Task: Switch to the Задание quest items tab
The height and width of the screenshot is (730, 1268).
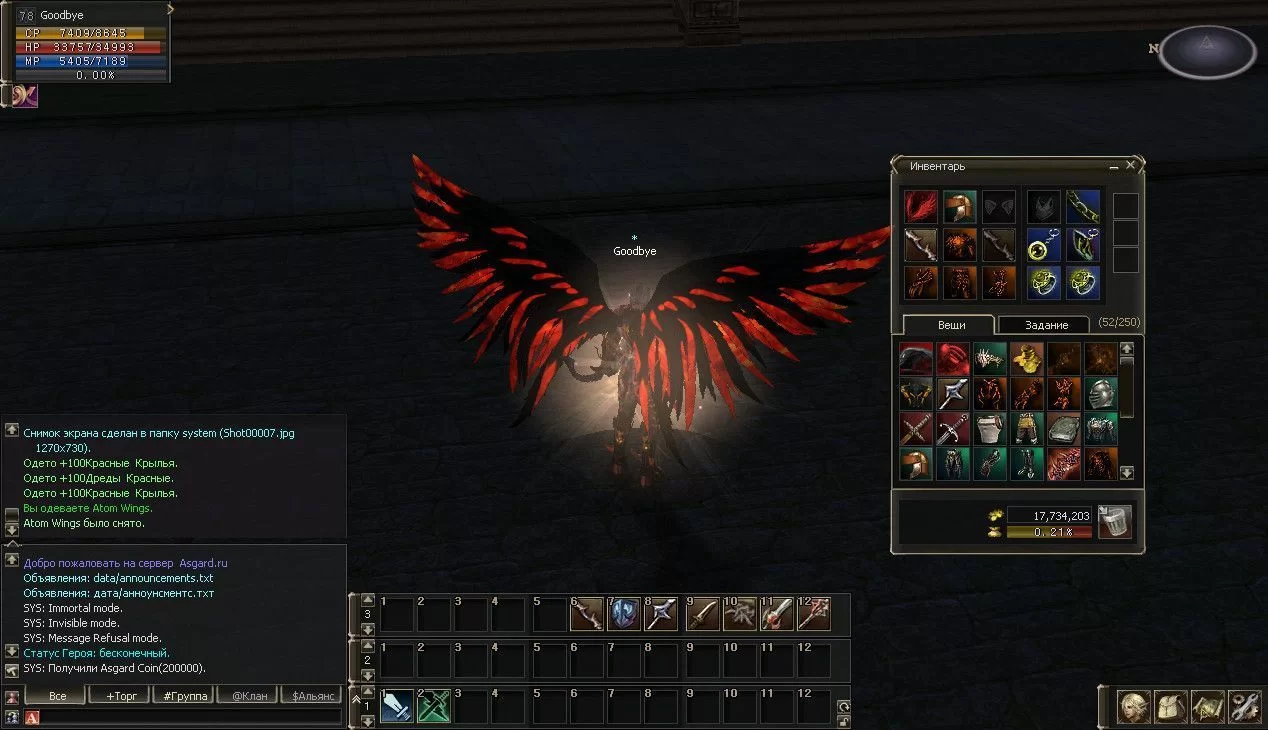Action: point(1044,325)
